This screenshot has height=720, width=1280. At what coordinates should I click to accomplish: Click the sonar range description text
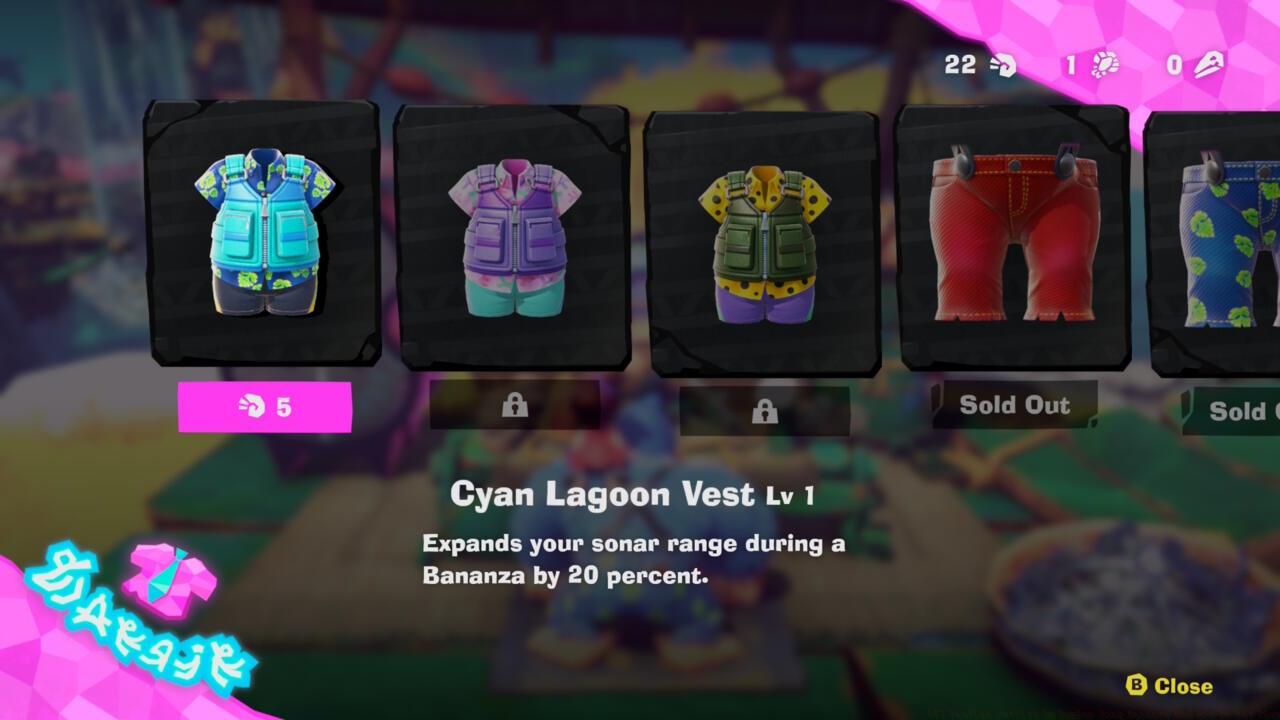click(x=635, y=558)
